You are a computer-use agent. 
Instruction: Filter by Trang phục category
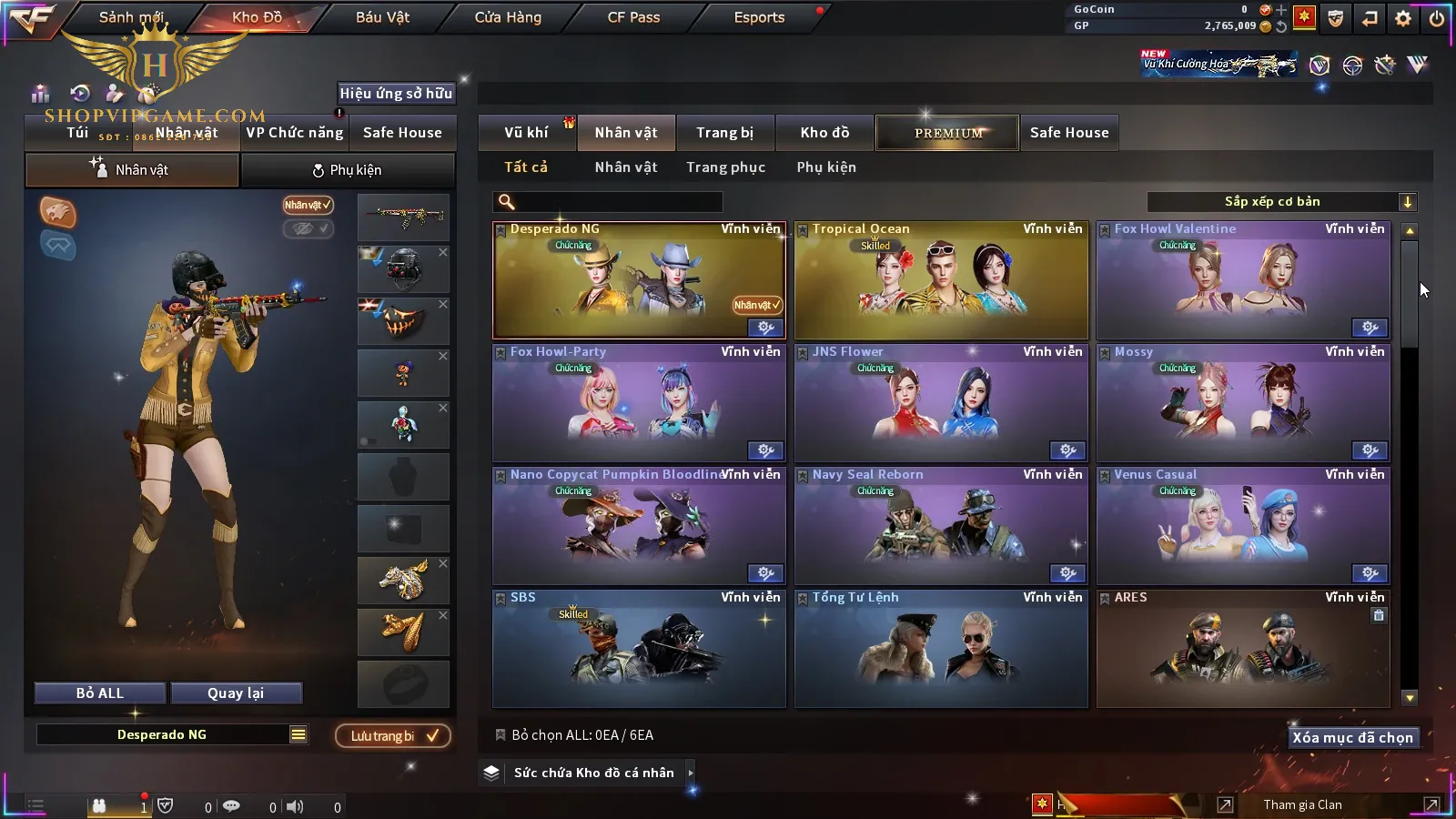click(725, 167)
